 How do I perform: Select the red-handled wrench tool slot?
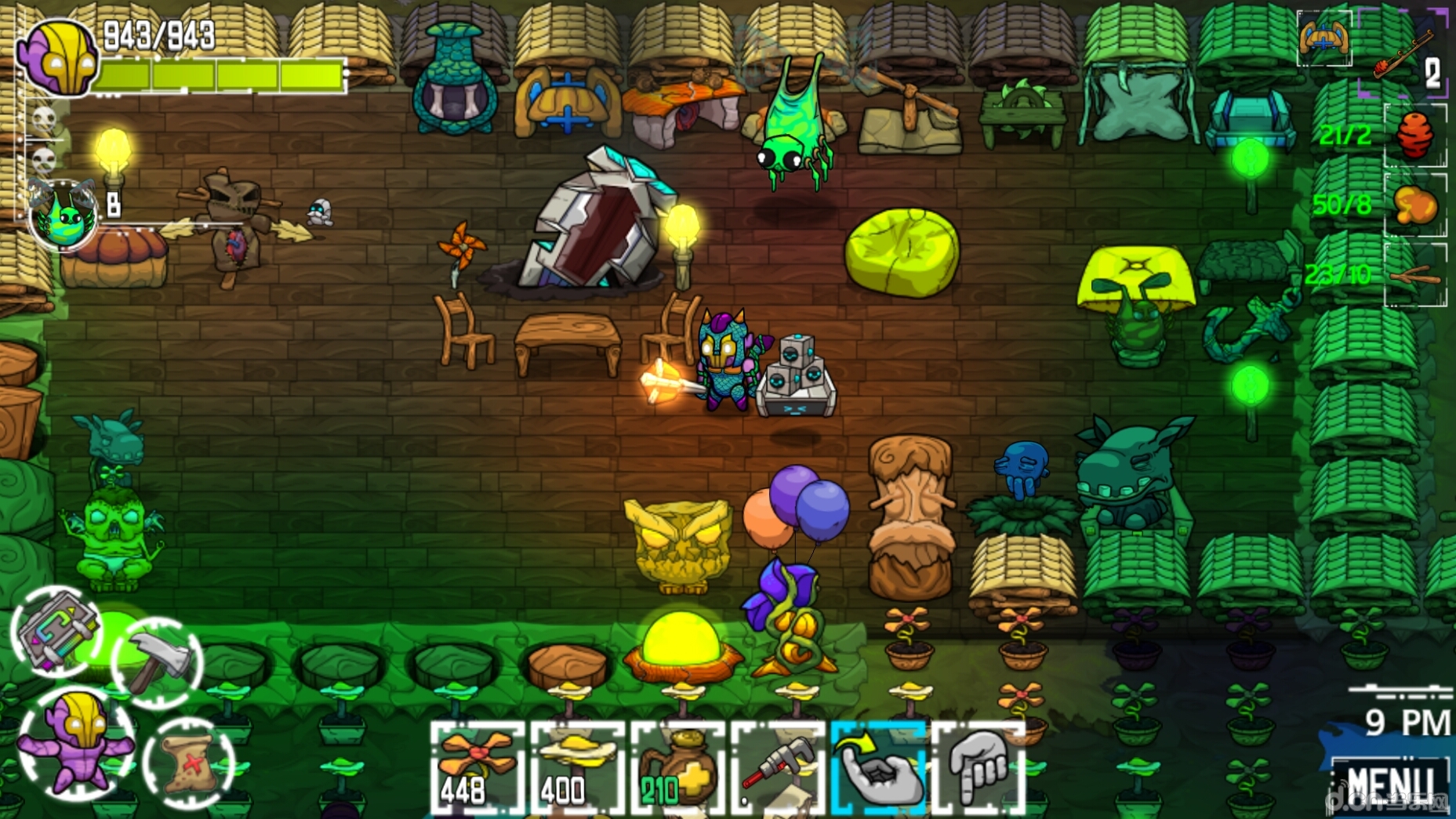[778, 769]
